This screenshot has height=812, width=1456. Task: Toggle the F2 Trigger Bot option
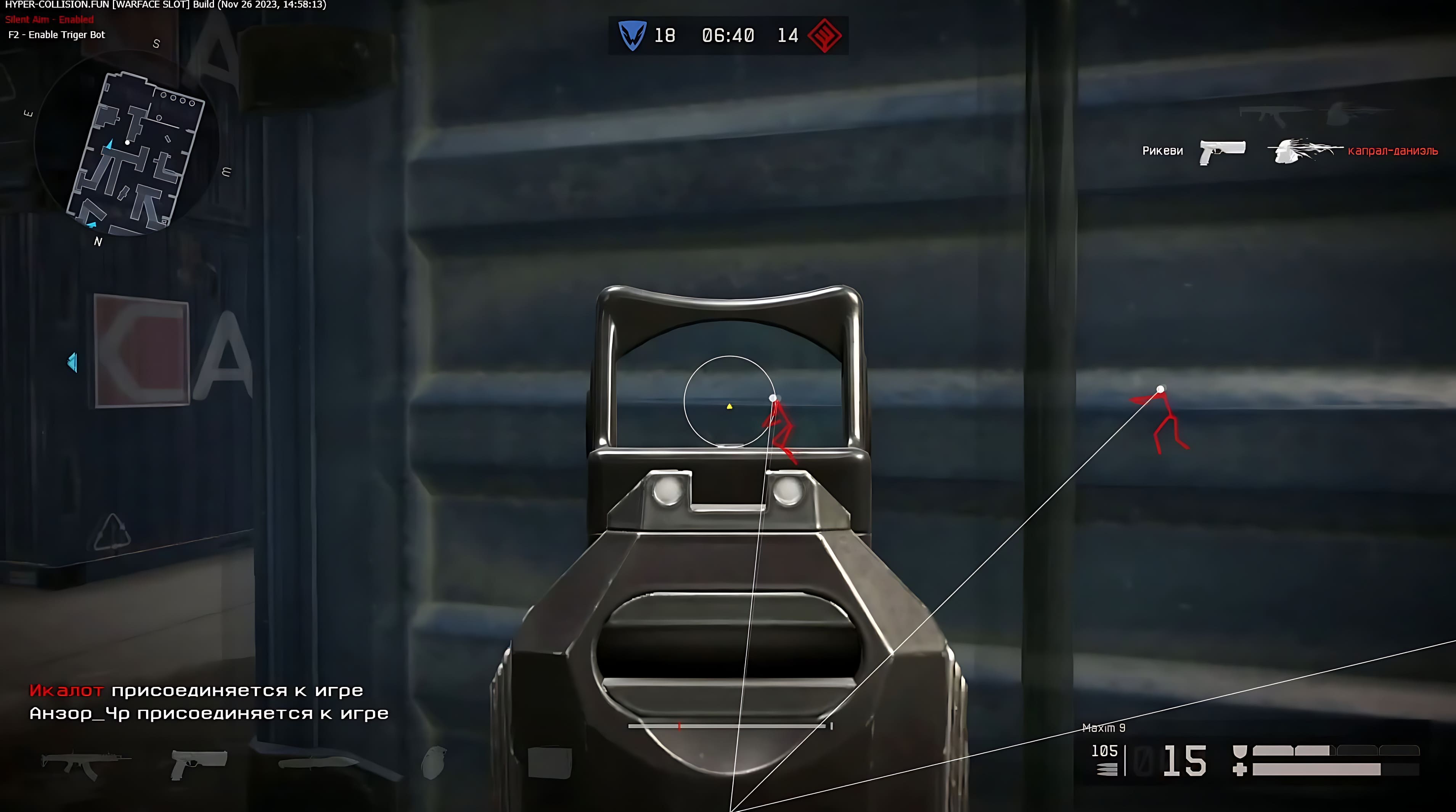coord(56,34)
